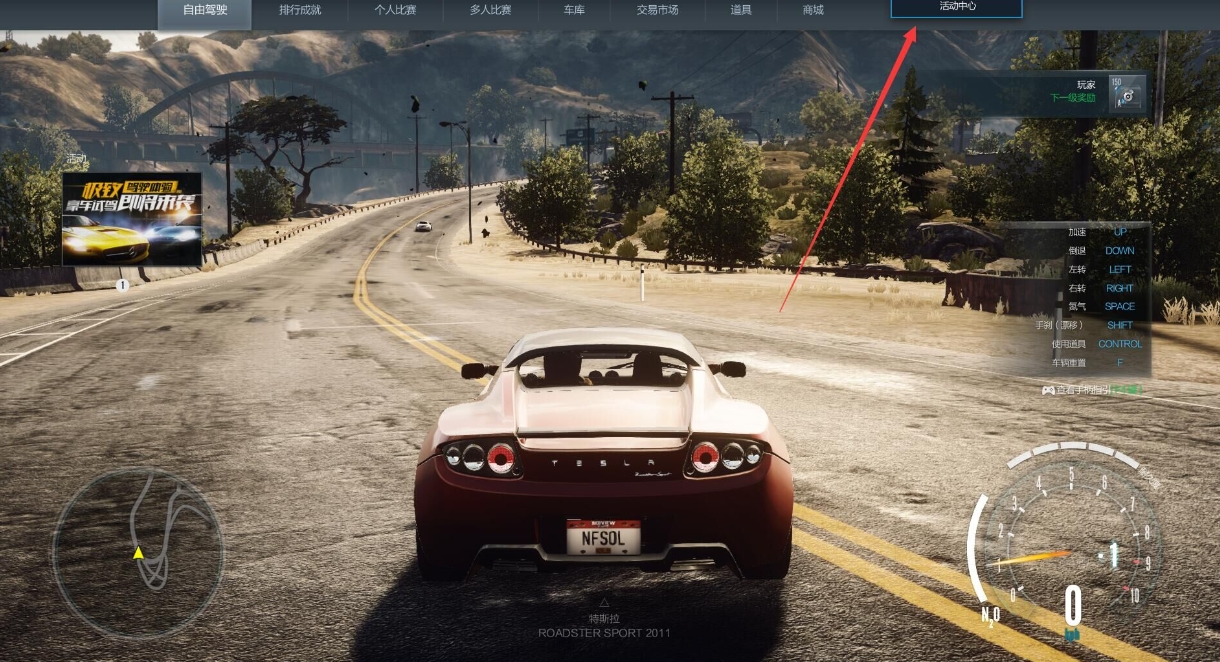Open the 道具 items tab
The width and height of the screenshot is (1220, 662).
click(x=741, y=10)
